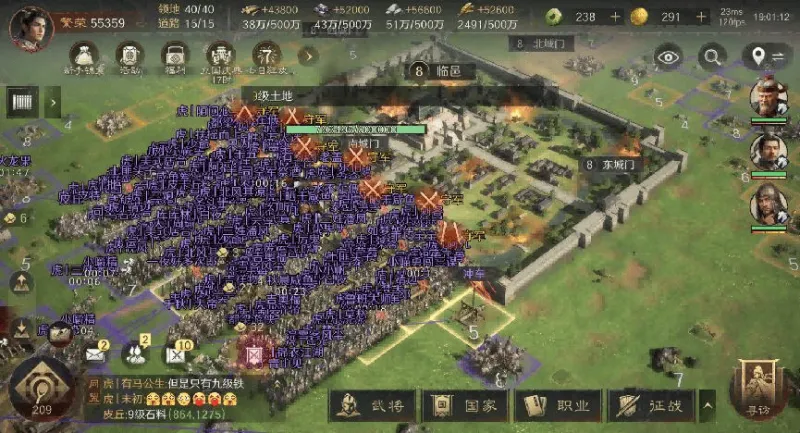Toggle the eye view display button
This screenshot has width=800, height=433.
668,57
